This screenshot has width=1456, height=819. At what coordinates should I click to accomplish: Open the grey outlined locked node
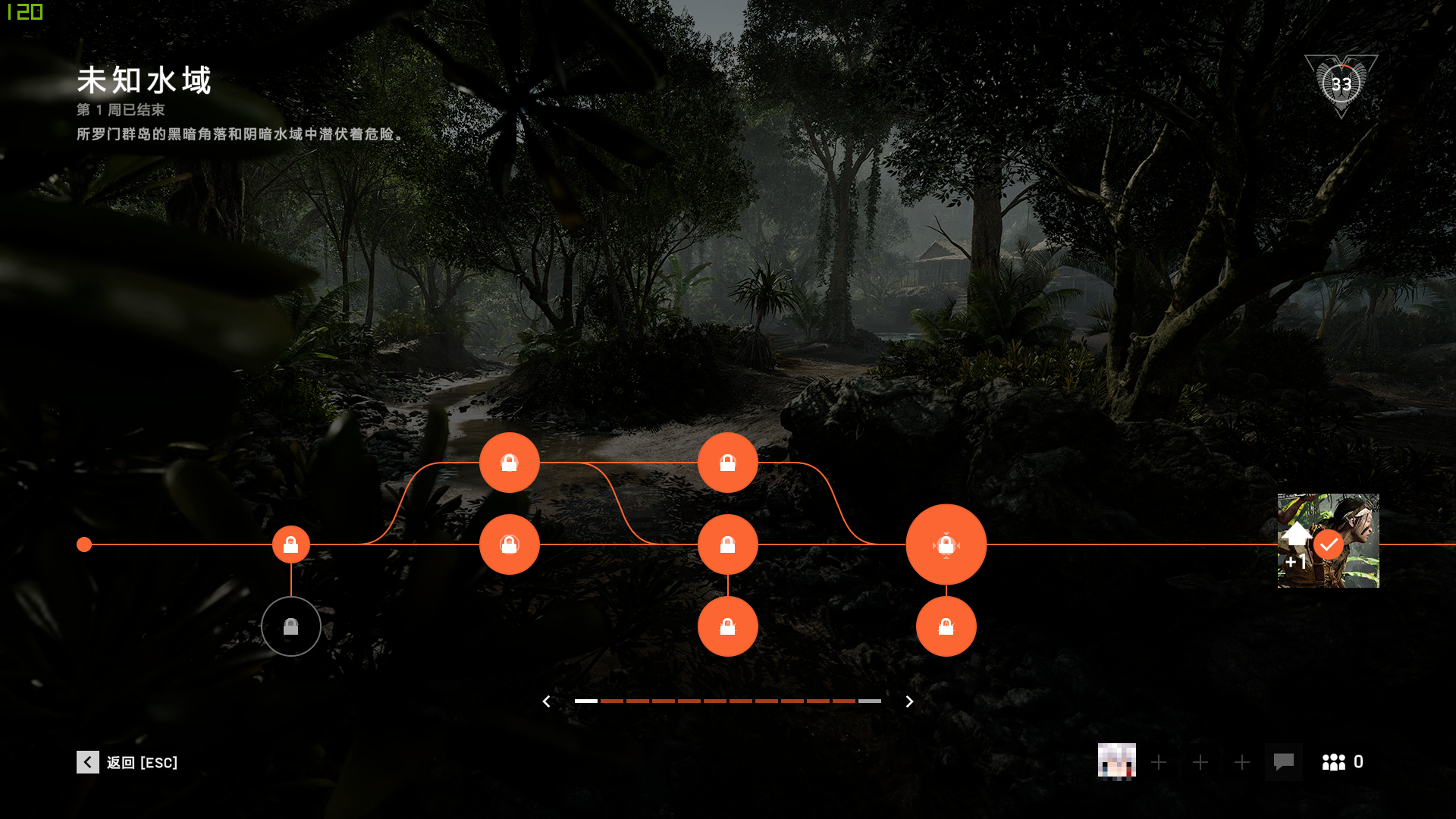click(x=291, y=626)
